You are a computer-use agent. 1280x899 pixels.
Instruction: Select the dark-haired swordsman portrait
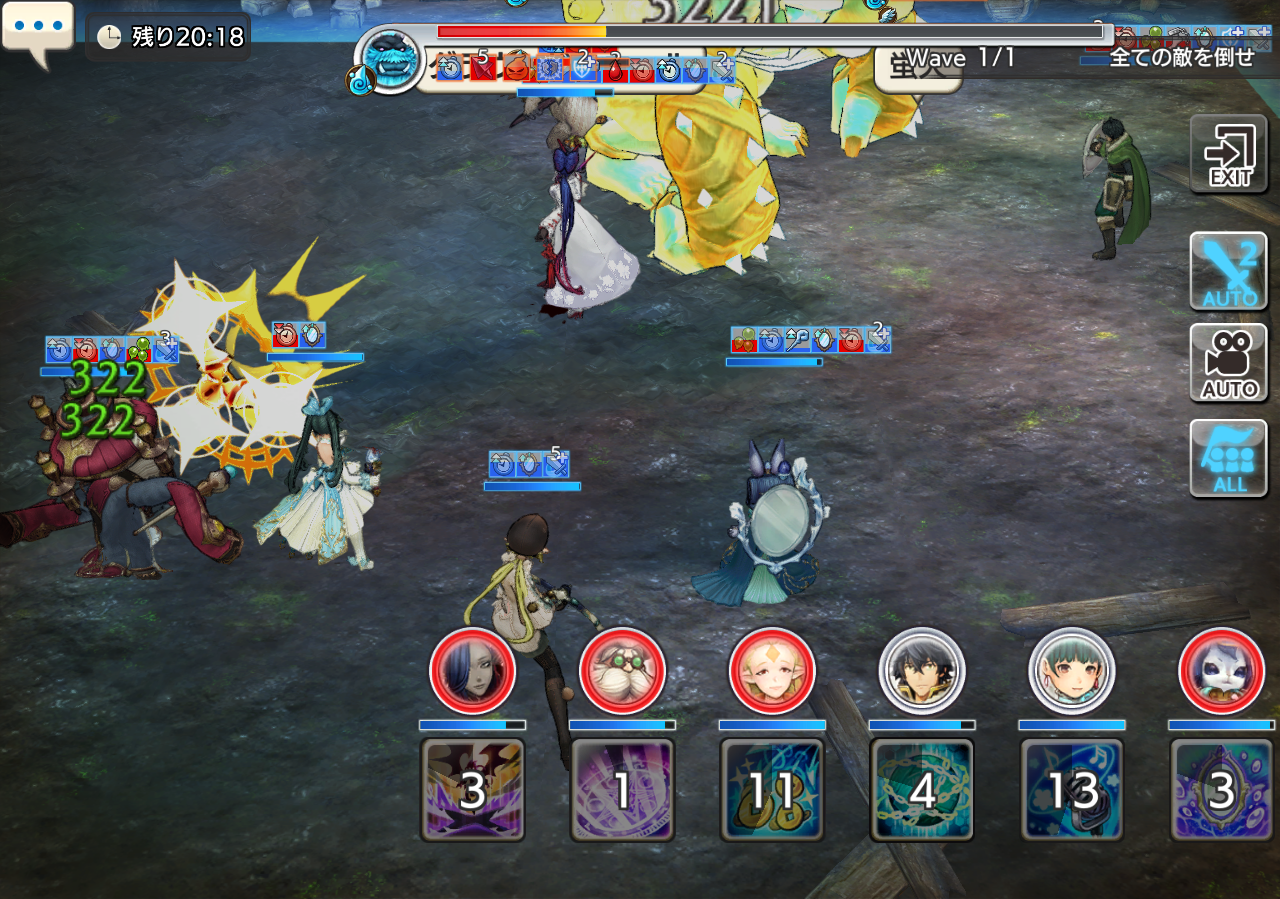922,671
